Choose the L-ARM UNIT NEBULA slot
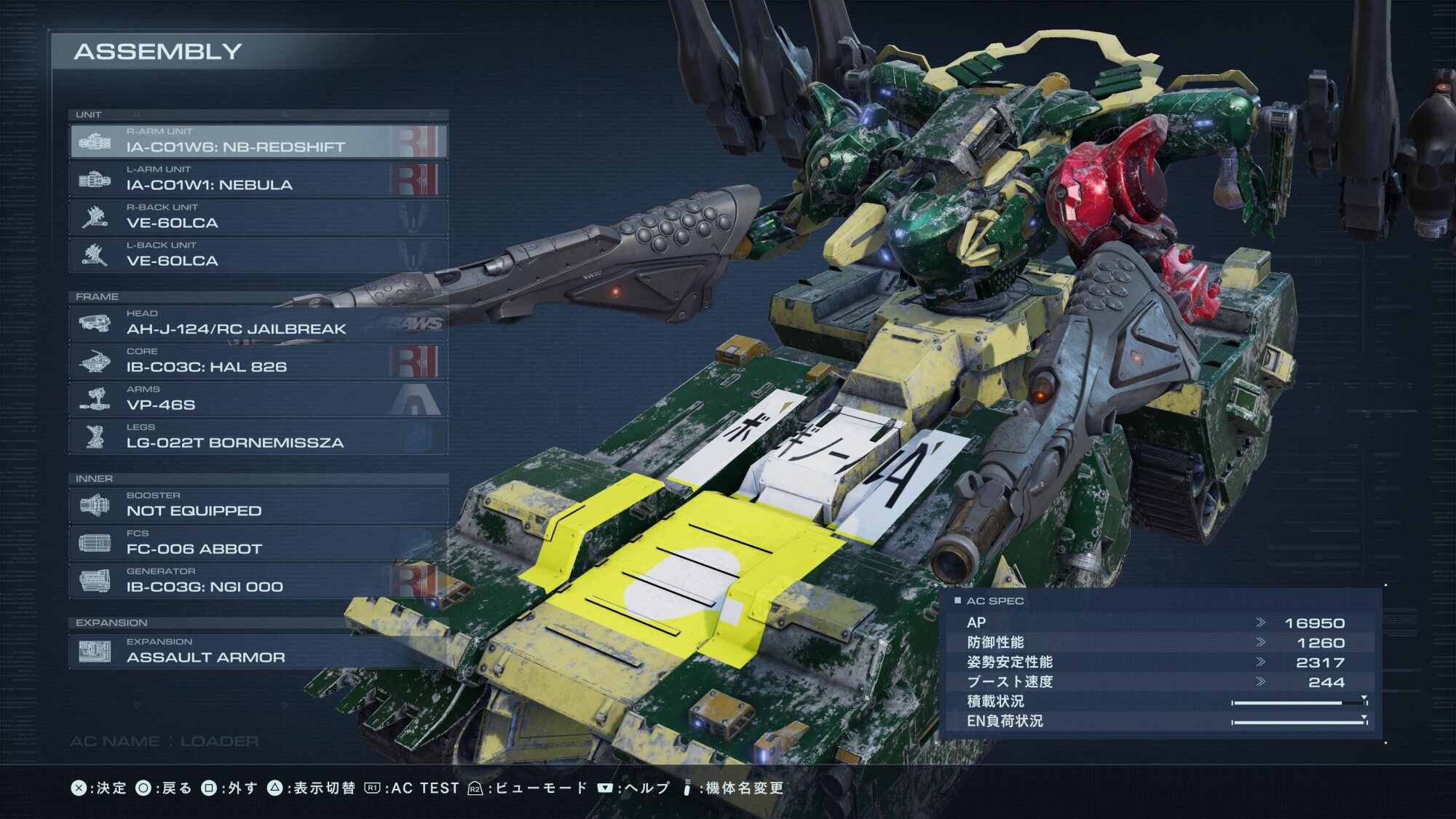The image size is (1456, 819). pyautogui.click(x=258, y=179)
